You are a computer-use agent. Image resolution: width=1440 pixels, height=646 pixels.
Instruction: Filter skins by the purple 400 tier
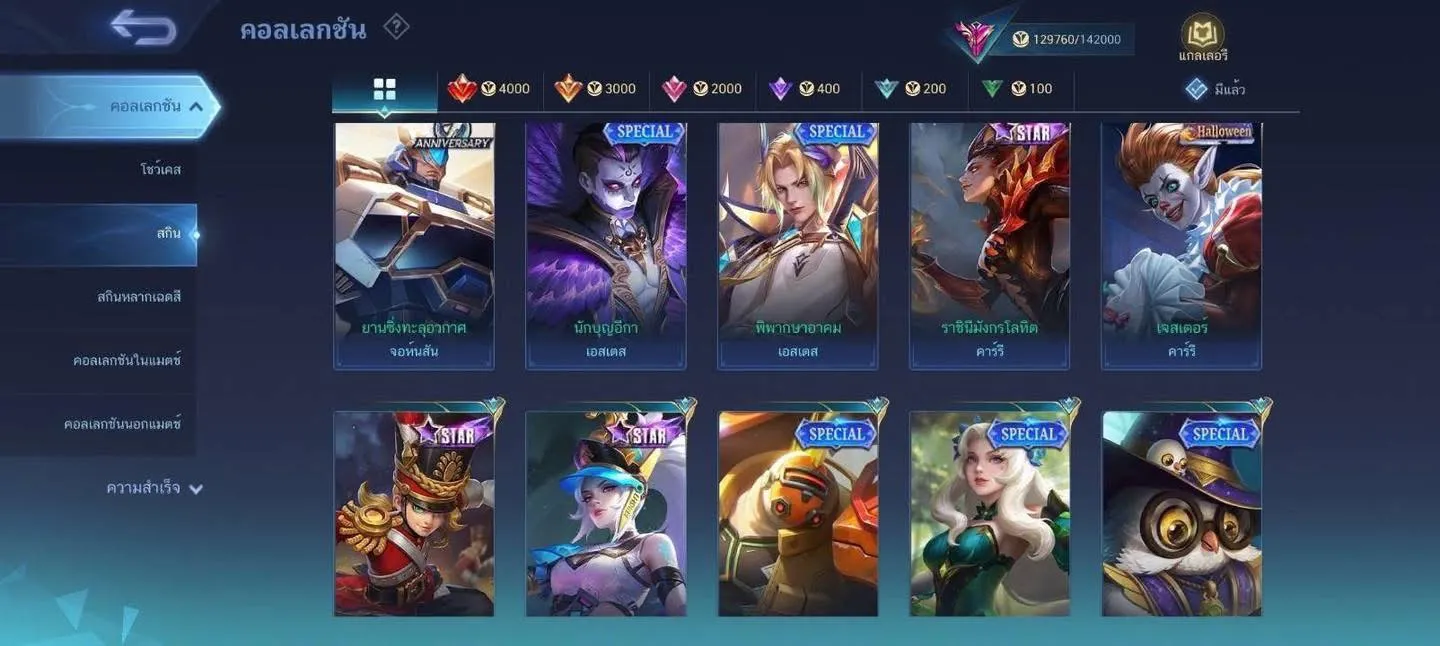pos(805,89)
